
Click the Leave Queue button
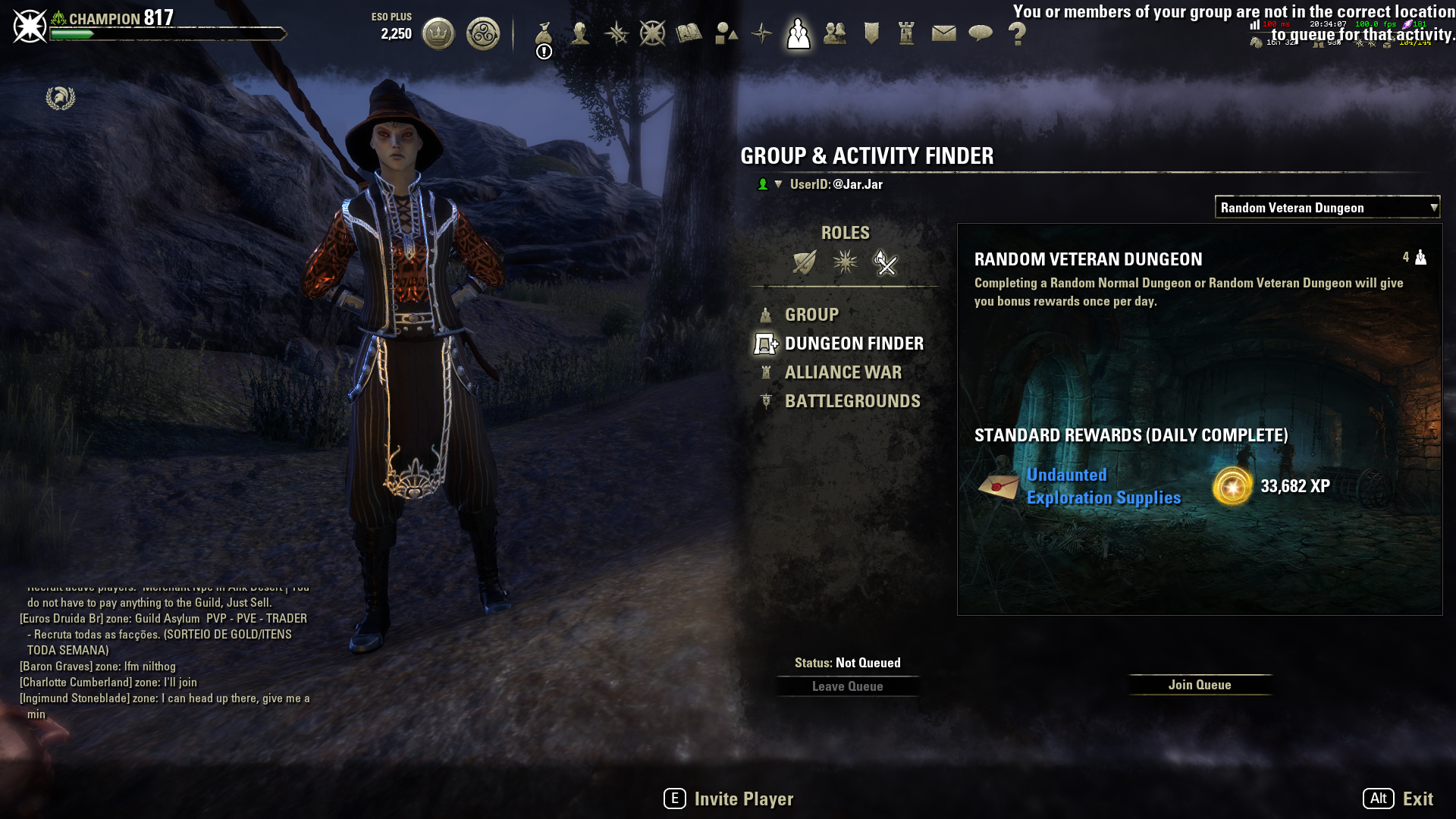pyautogui.click(x=847, y=686)
